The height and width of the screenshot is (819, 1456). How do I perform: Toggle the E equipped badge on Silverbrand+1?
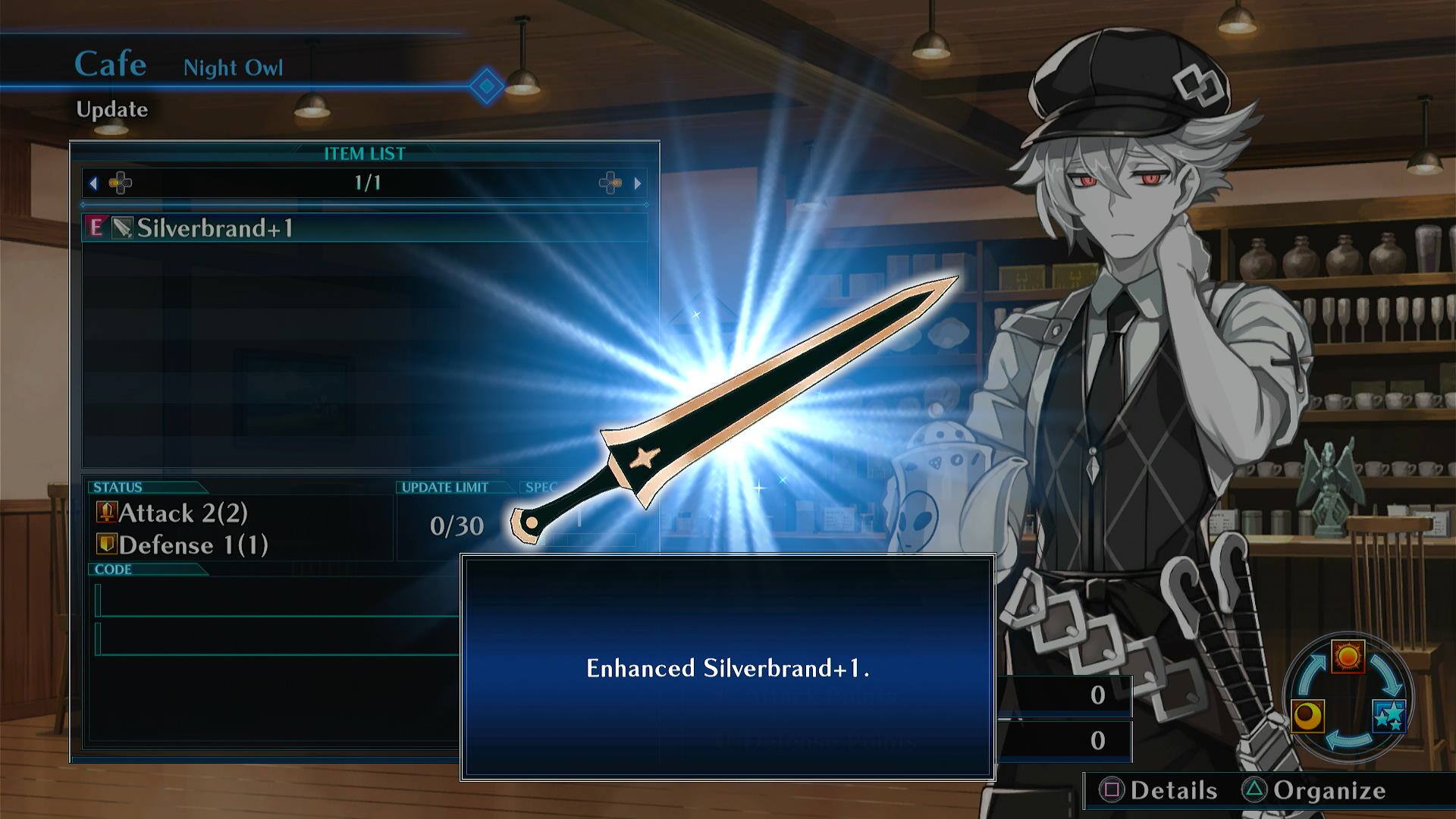[x=94, y=227]
